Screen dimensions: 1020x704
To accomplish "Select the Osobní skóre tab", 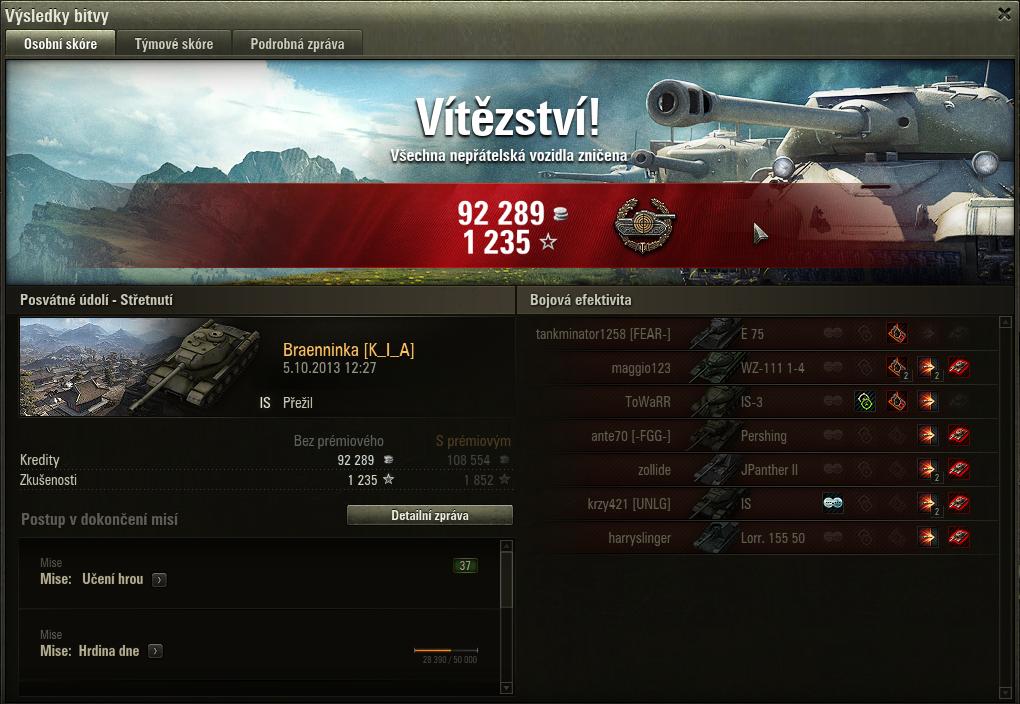I will tap(60, 44).
